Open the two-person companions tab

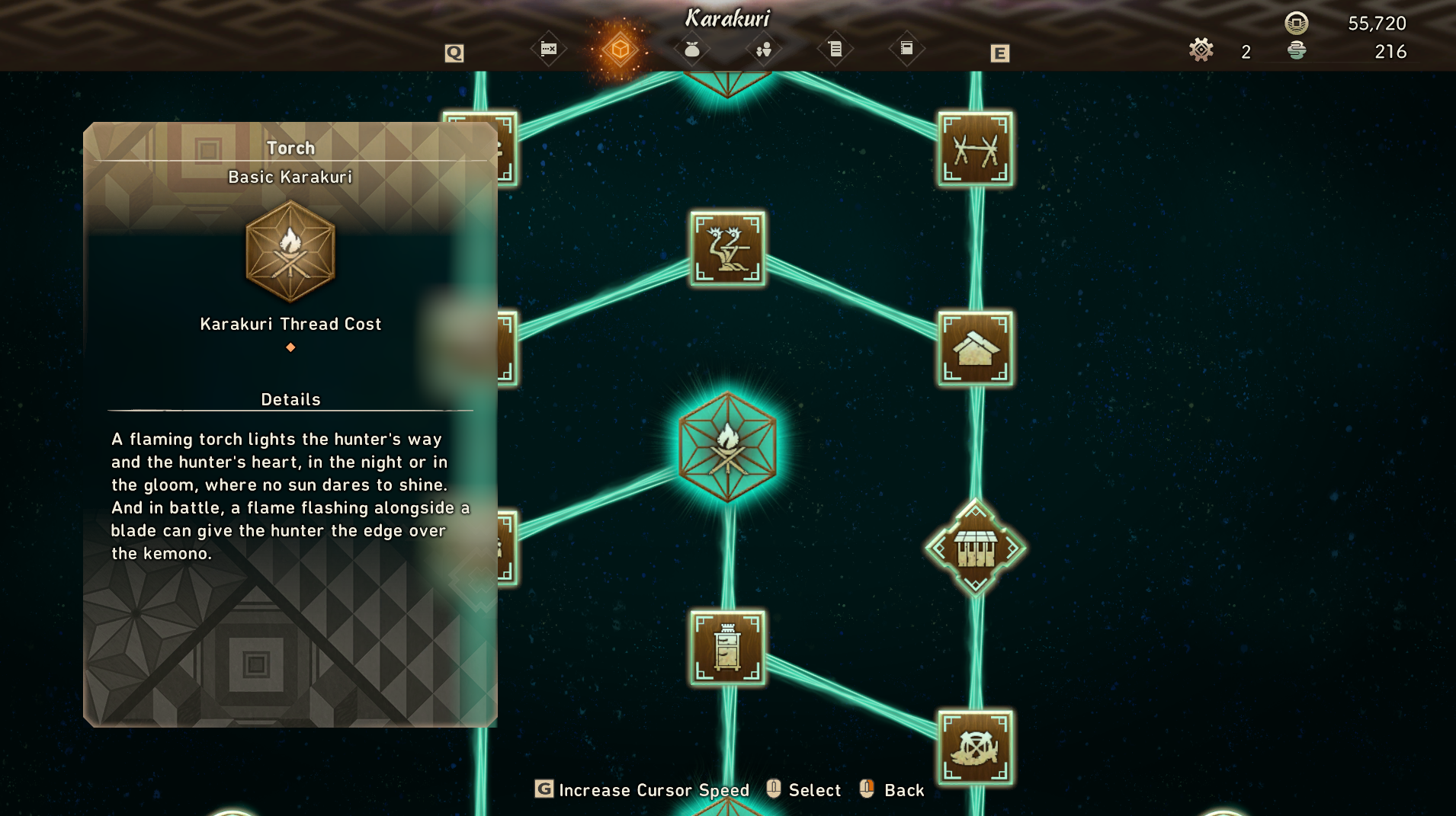[x=763, y=50]
